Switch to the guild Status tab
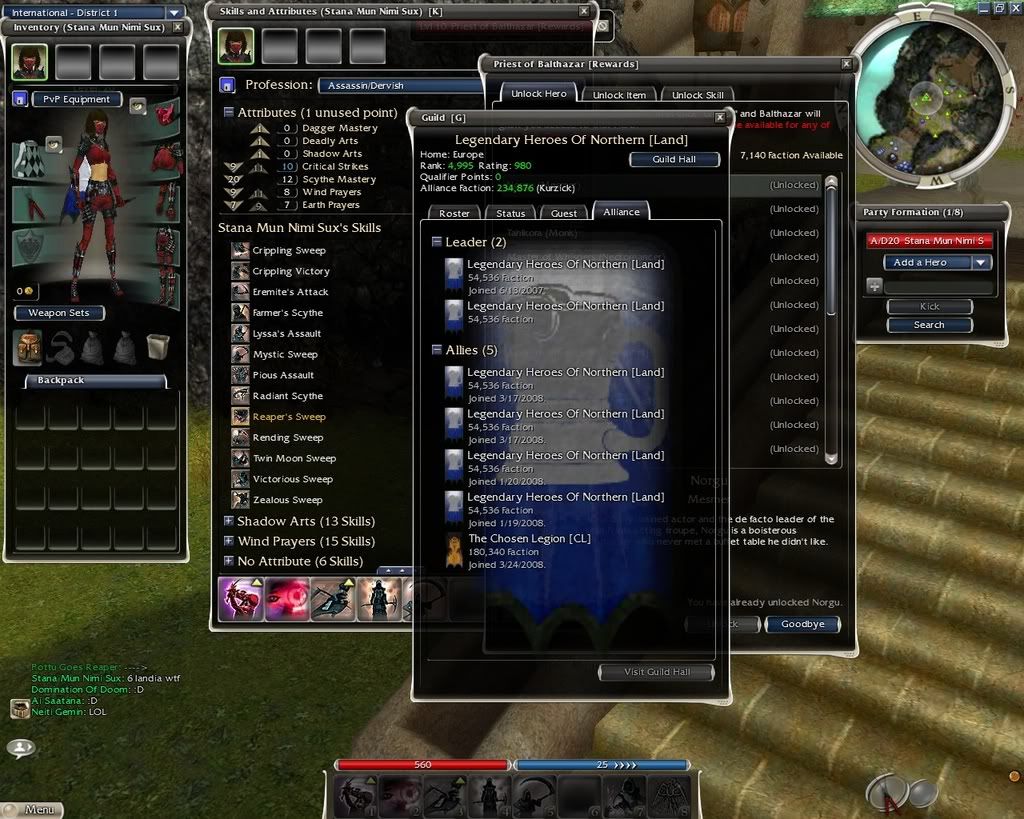This screenshot has height=819, width=1024. (510, 213)
